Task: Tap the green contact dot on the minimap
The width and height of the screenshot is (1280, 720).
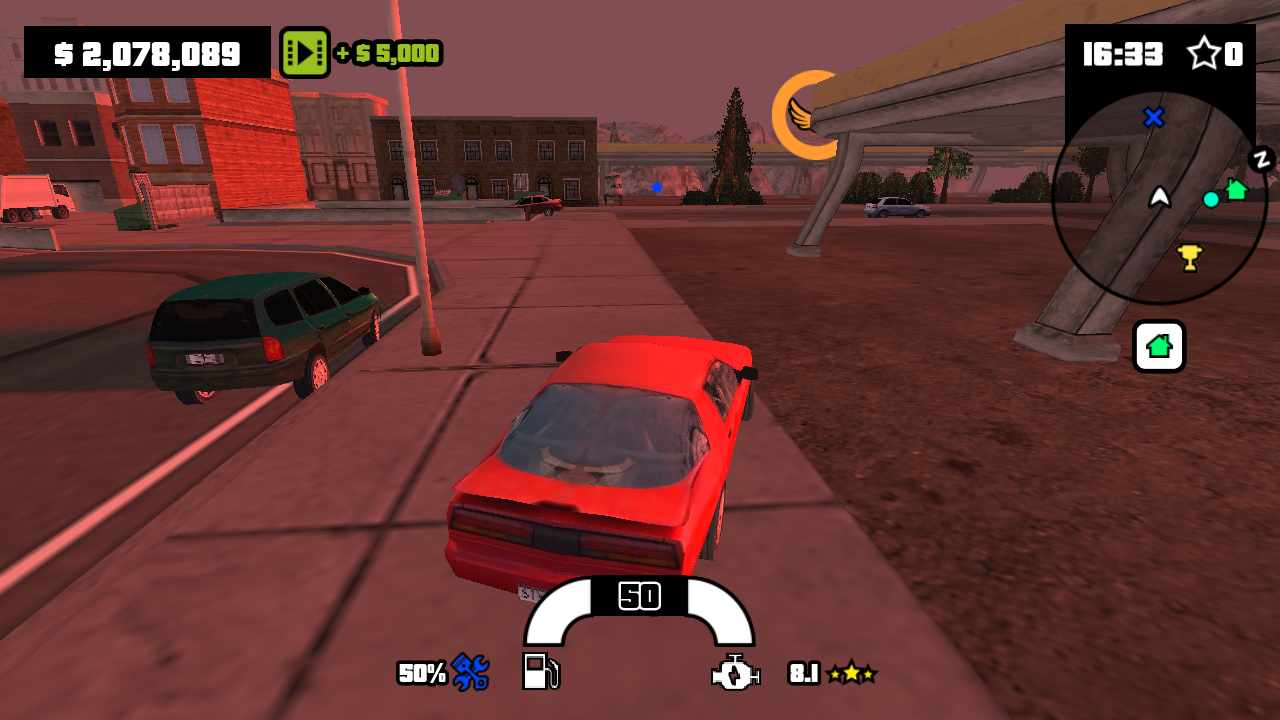Action: click(1212, 200)
